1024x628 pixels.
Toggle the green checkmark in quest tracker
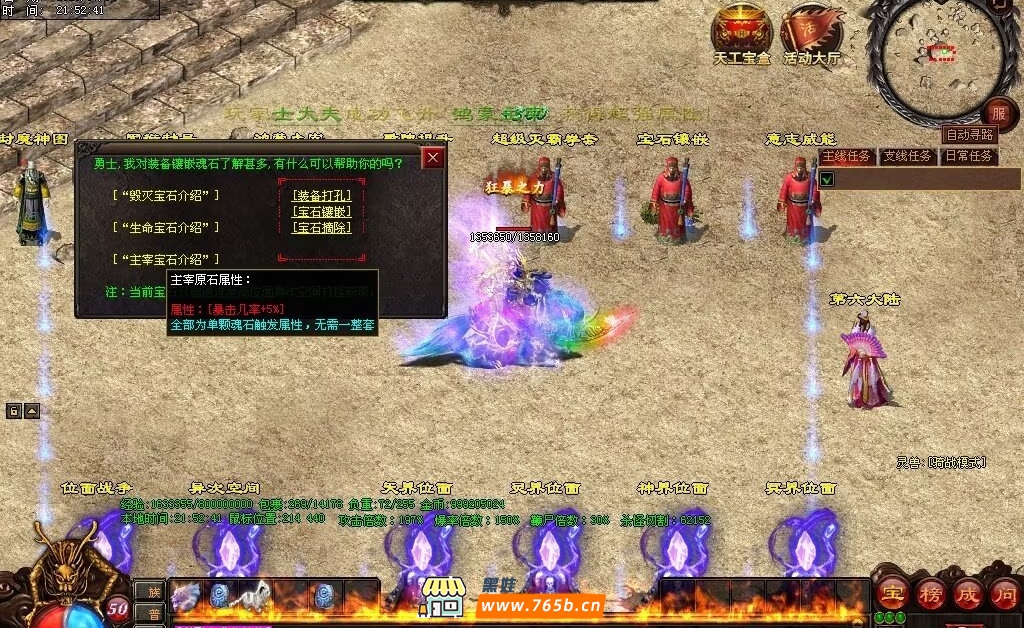coord(827,179)
